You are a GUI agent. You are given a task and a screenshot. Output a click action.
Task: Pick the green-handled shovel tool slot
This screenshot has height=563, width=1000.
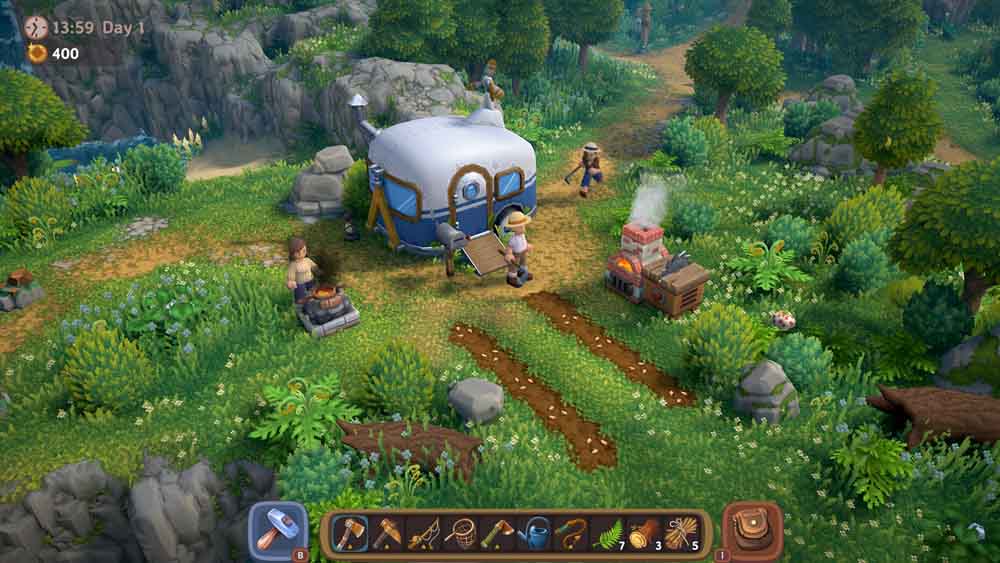click(497, 534)
